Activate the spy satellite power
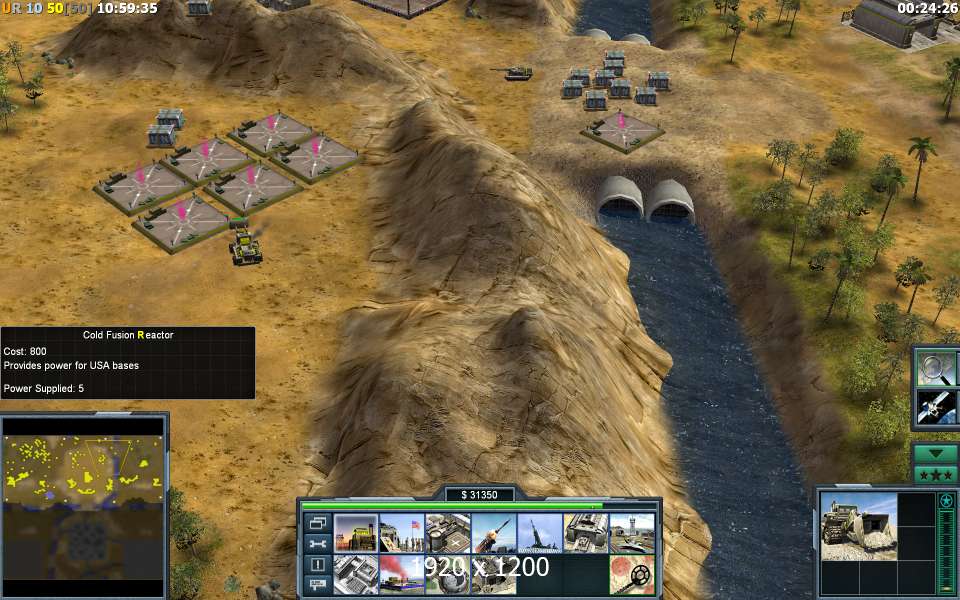960x600 pixels. 937,407
